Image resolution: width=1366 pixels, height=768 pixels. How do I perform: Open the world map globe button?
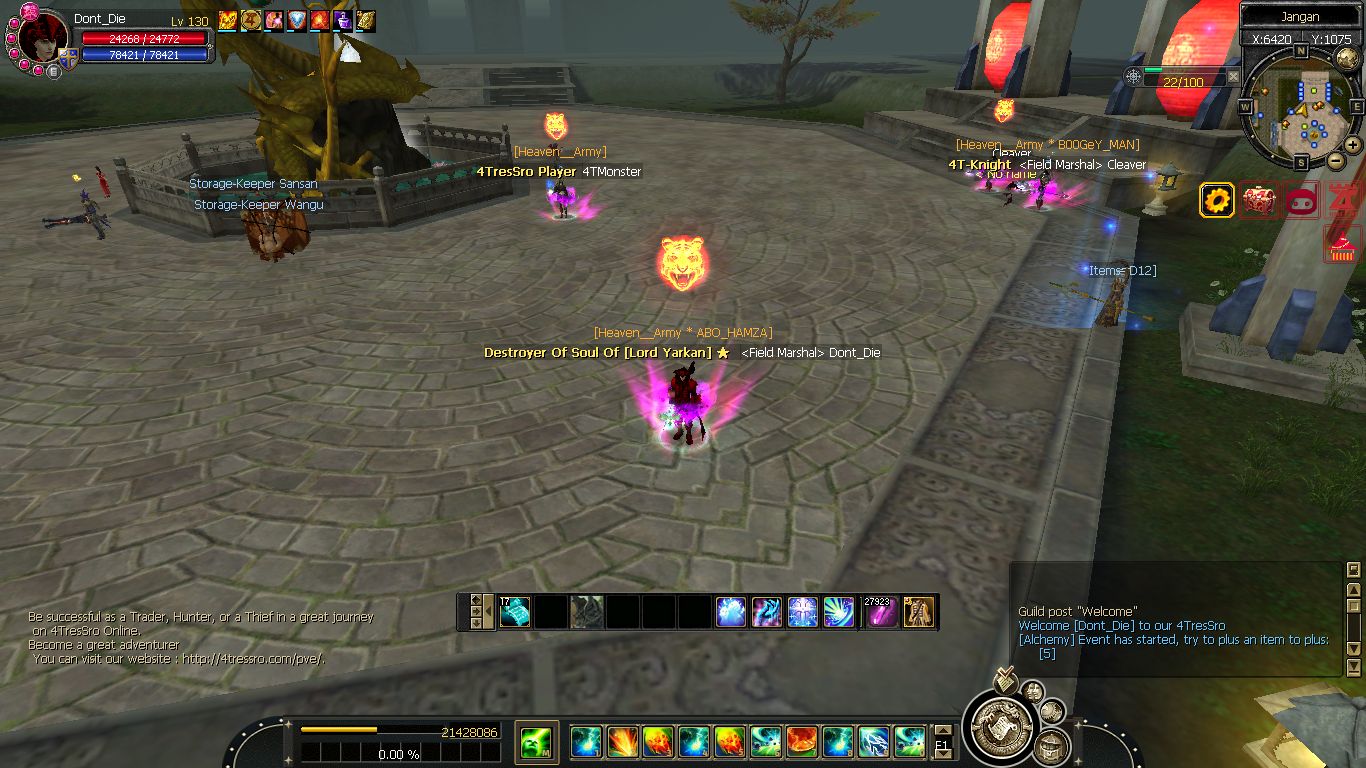(1346, 58)
